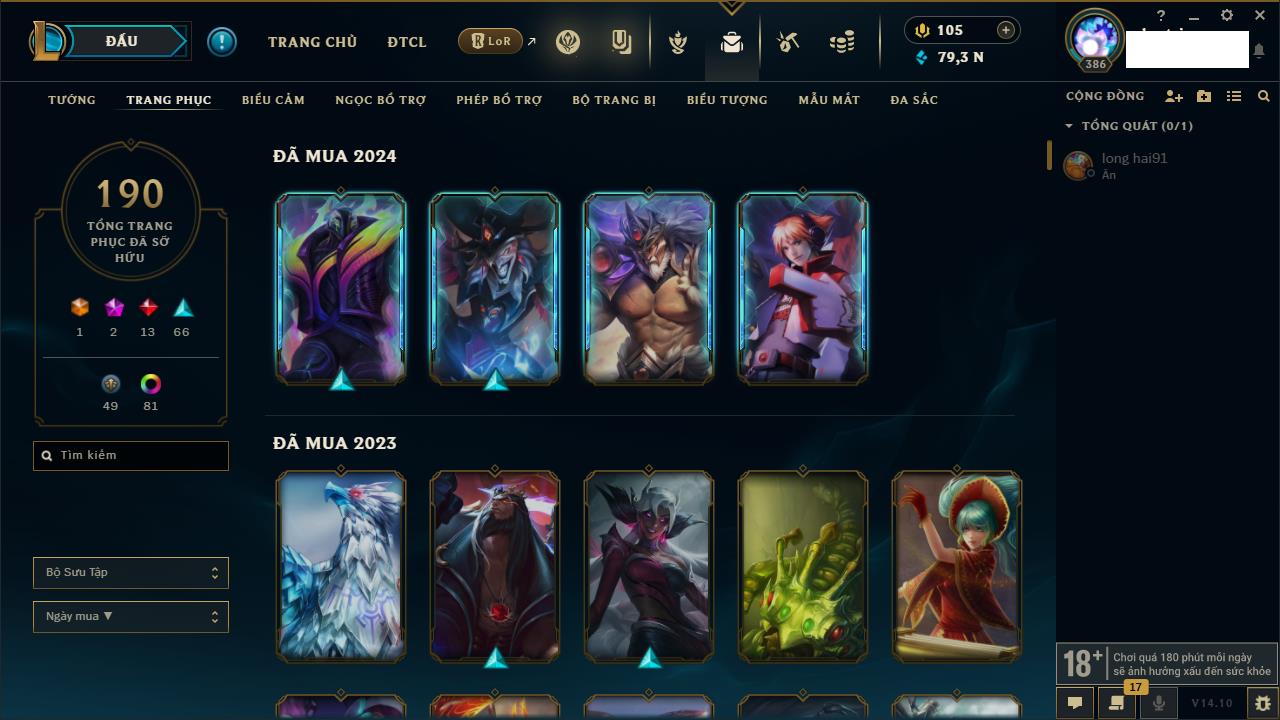Open the Ngày mua sort dropdown
This screenshot has width=1280, height=720.
click(131, 617)
